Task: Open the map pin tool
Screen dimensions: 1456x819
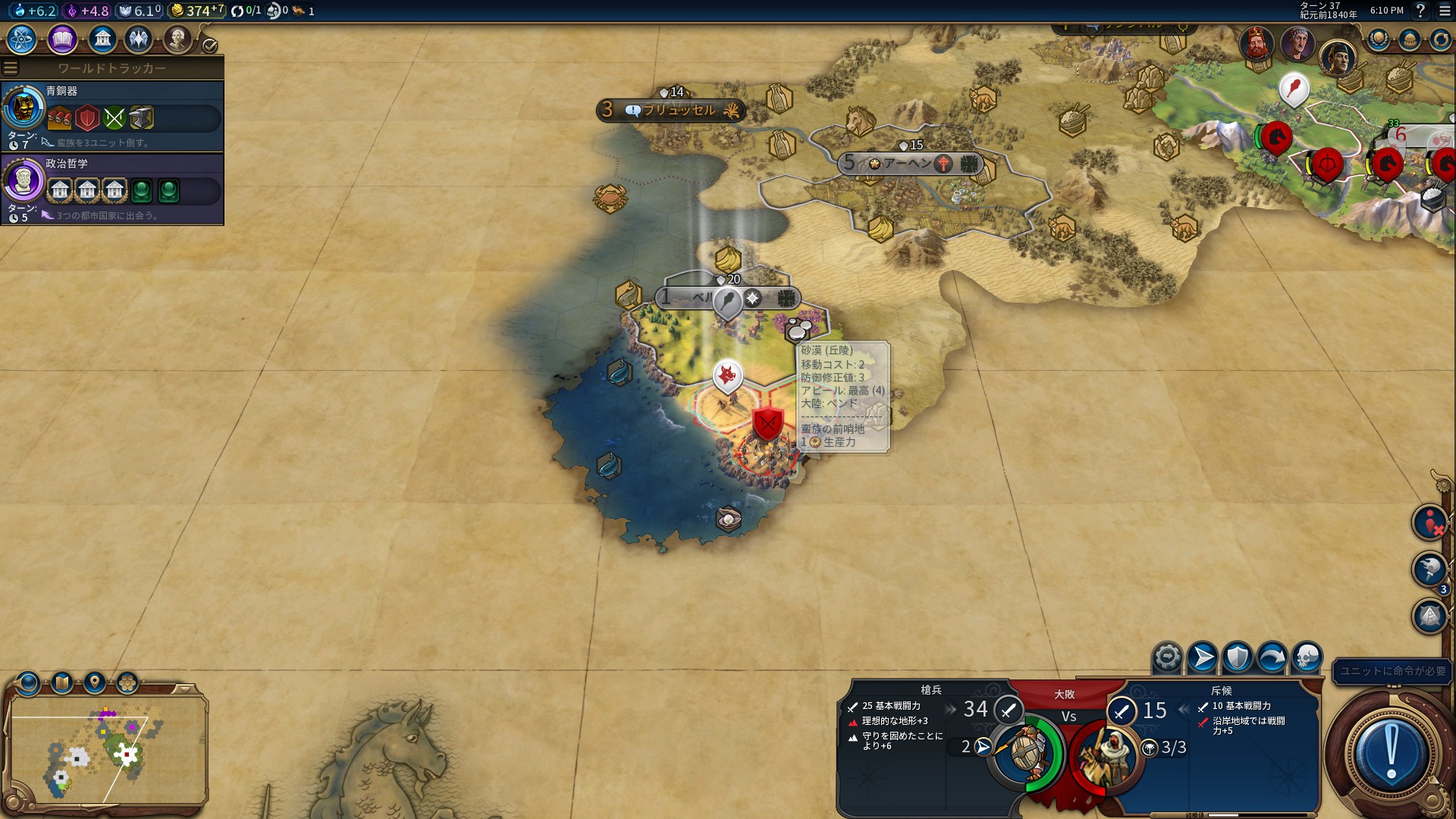Action: pyautogui.click(x=95, y=683)
